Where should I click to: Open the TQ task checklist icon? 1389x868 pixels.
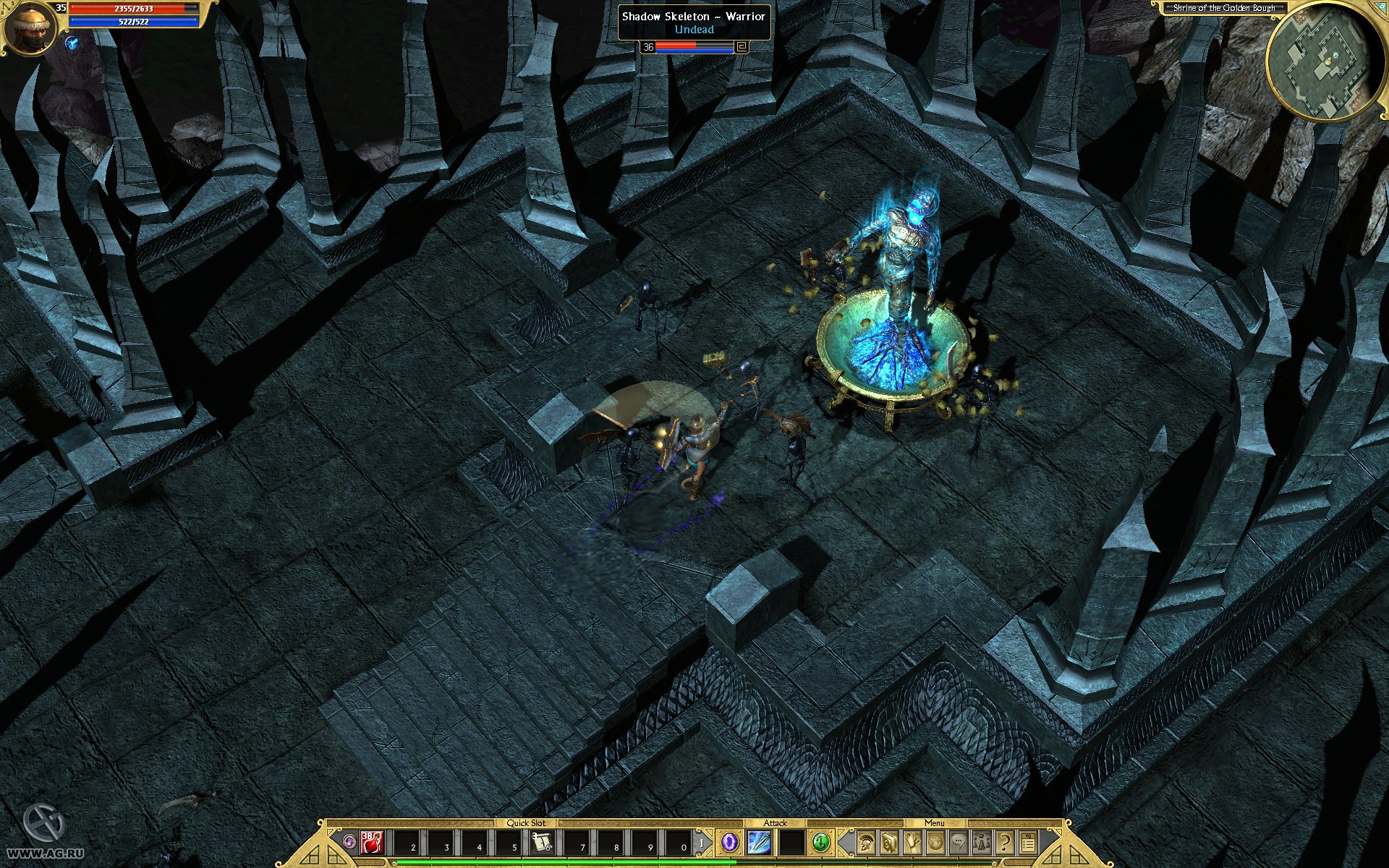(1029, 843)
